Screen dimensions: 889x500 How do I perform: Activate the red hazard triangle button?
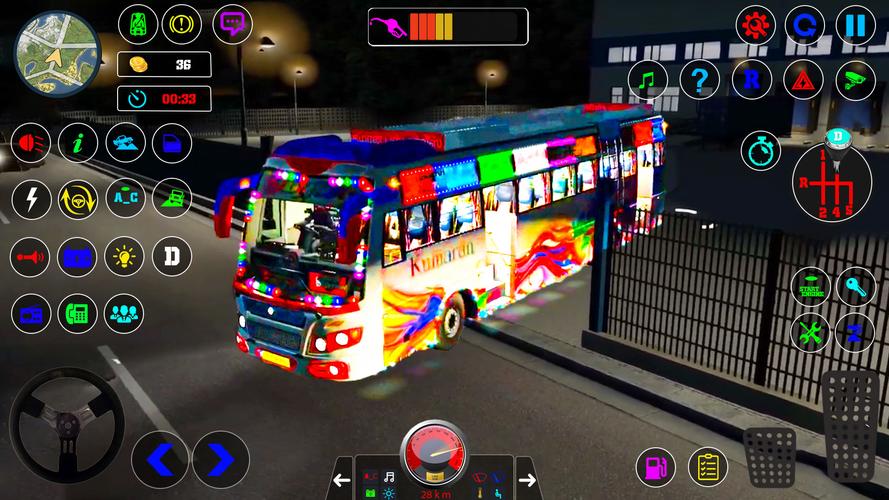pos(803,79)
